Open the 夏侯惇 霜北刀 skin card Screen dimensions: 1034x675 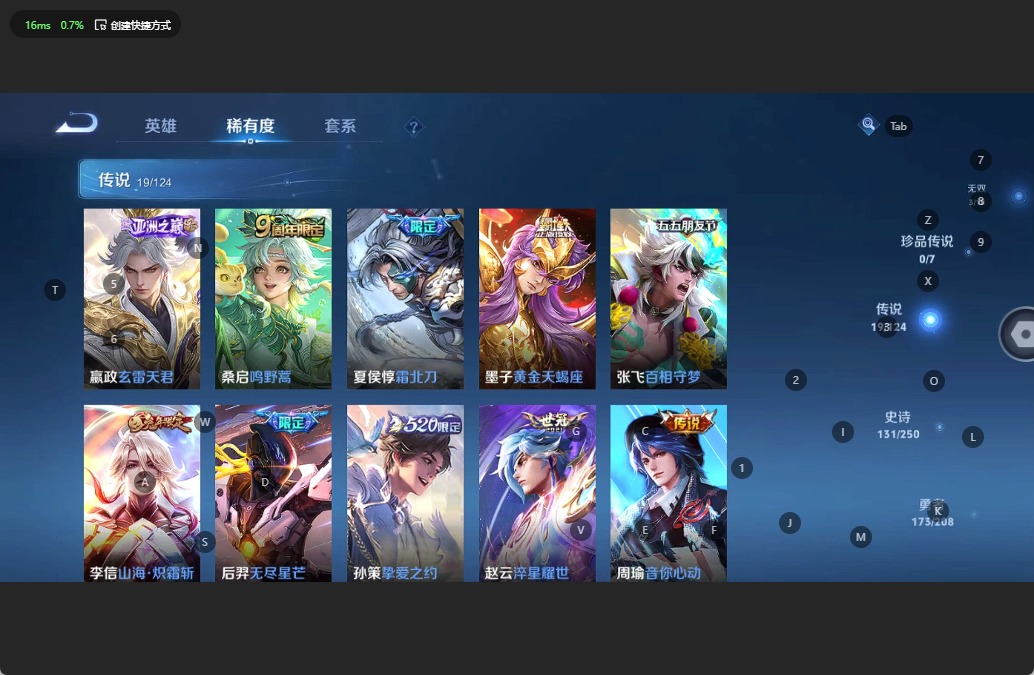click(x=405, y=298)
